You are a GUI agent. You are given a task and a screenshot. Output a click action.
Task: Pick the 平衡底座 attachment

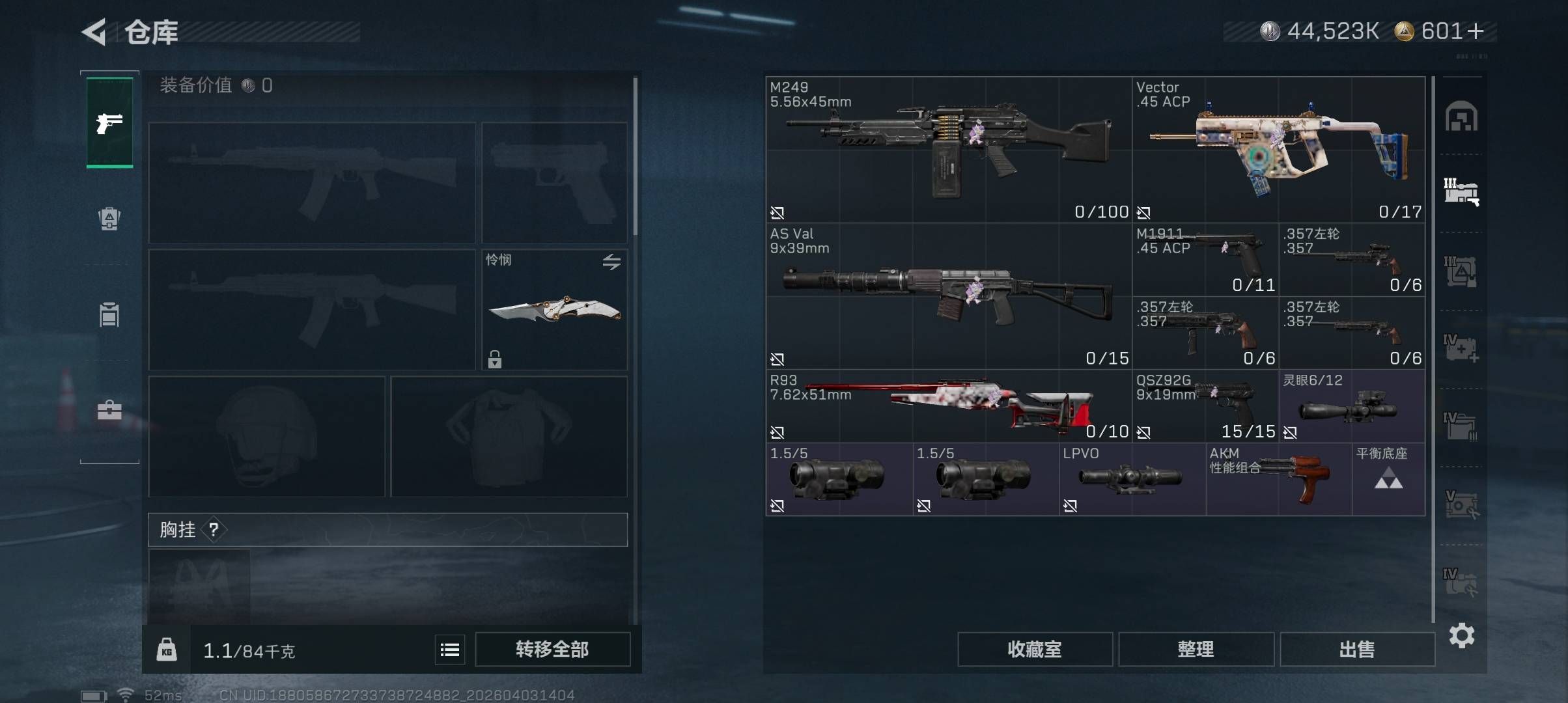tap(1388, 479)
